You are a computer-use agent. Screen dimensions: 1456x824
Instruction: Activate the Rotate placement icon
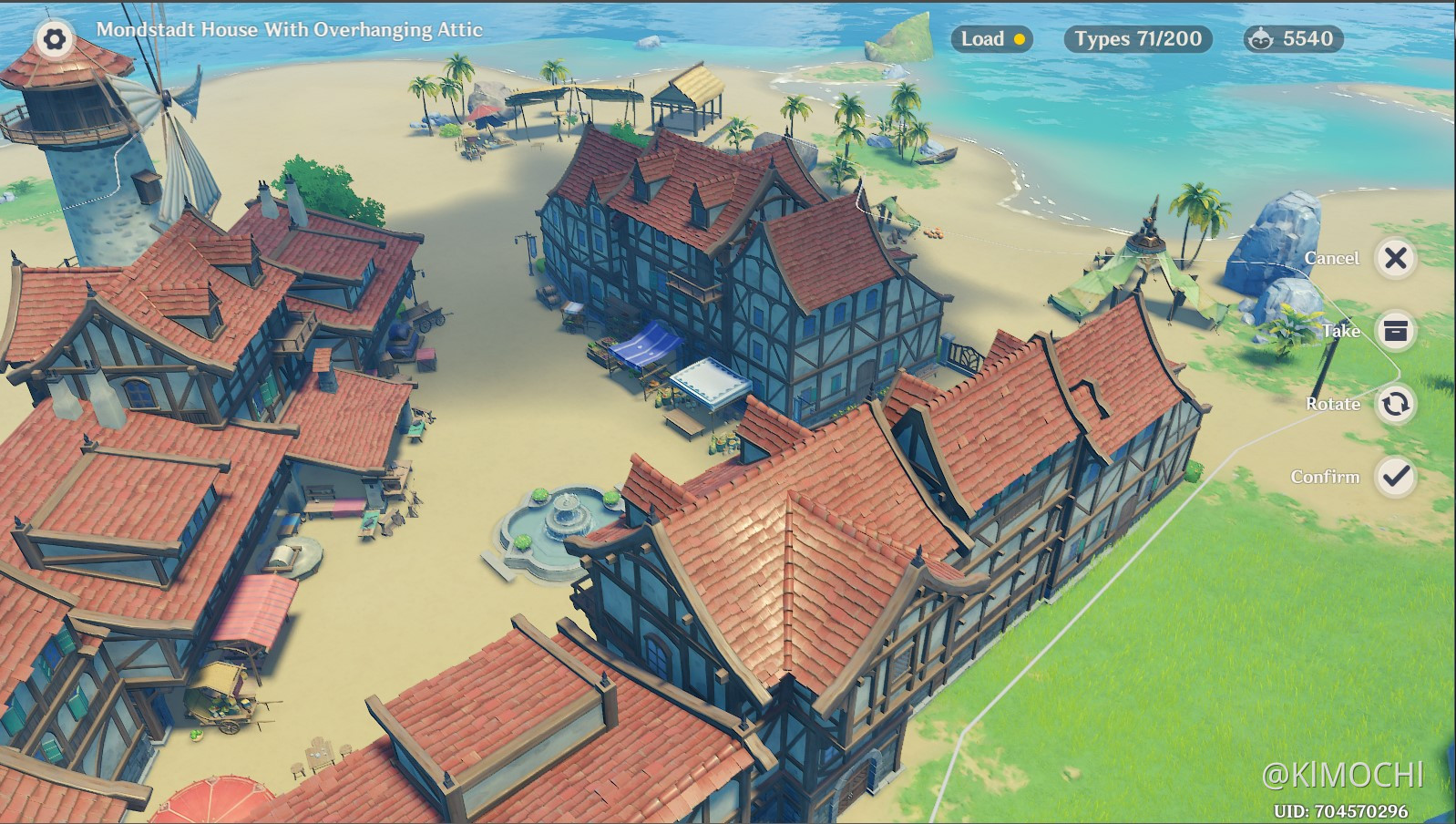tap(1394, 404)
